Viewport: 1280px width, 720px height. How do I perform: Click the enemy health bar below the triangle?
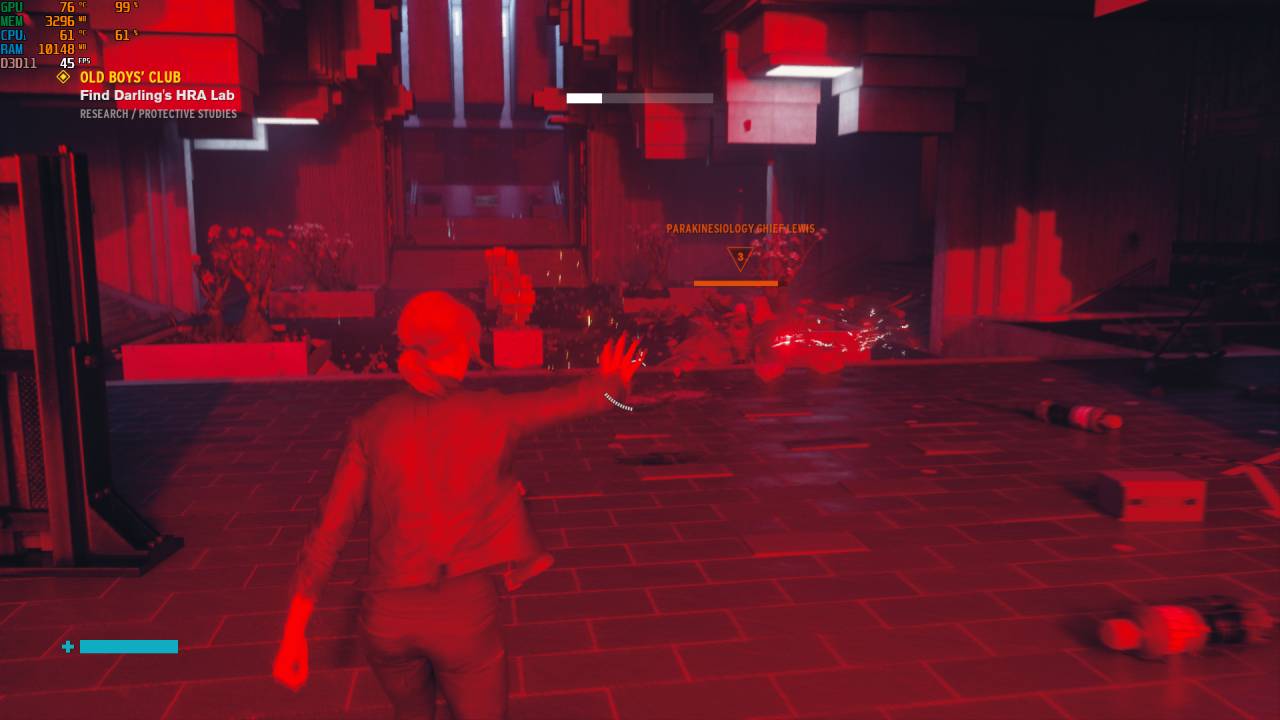click(736, 283)
